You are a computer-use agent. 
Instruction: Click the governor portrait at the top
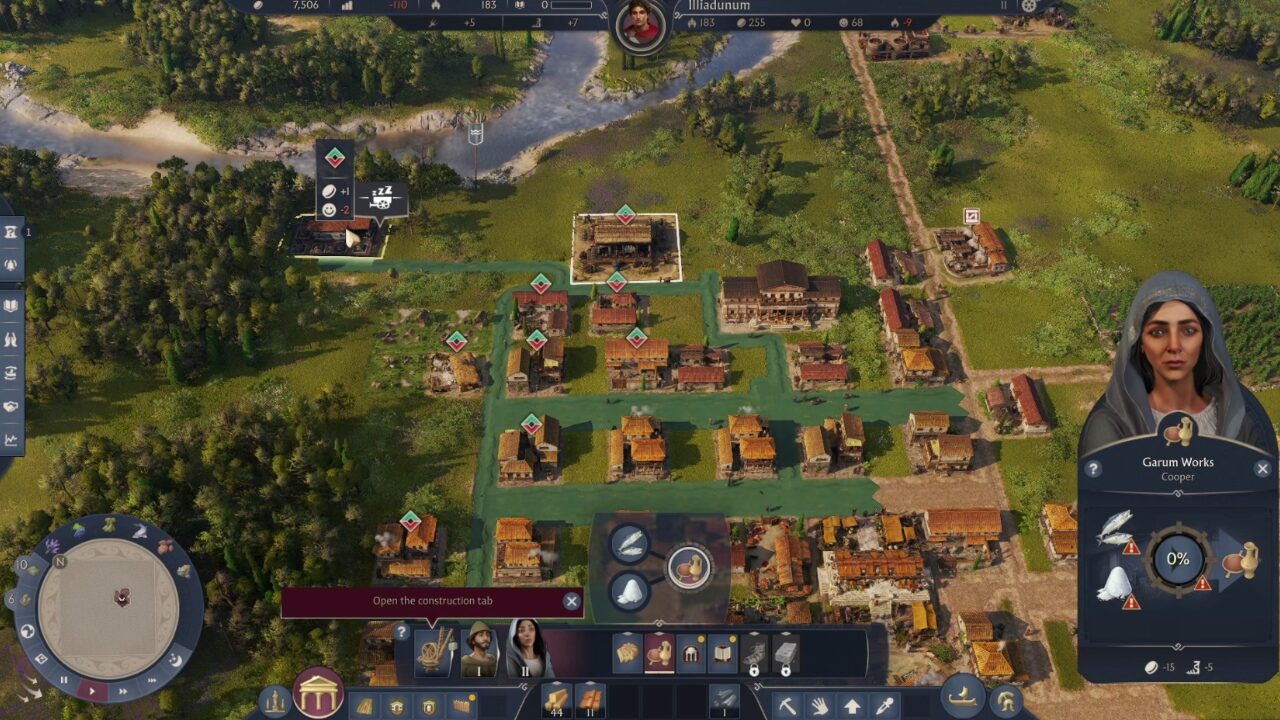click(641, 24)
